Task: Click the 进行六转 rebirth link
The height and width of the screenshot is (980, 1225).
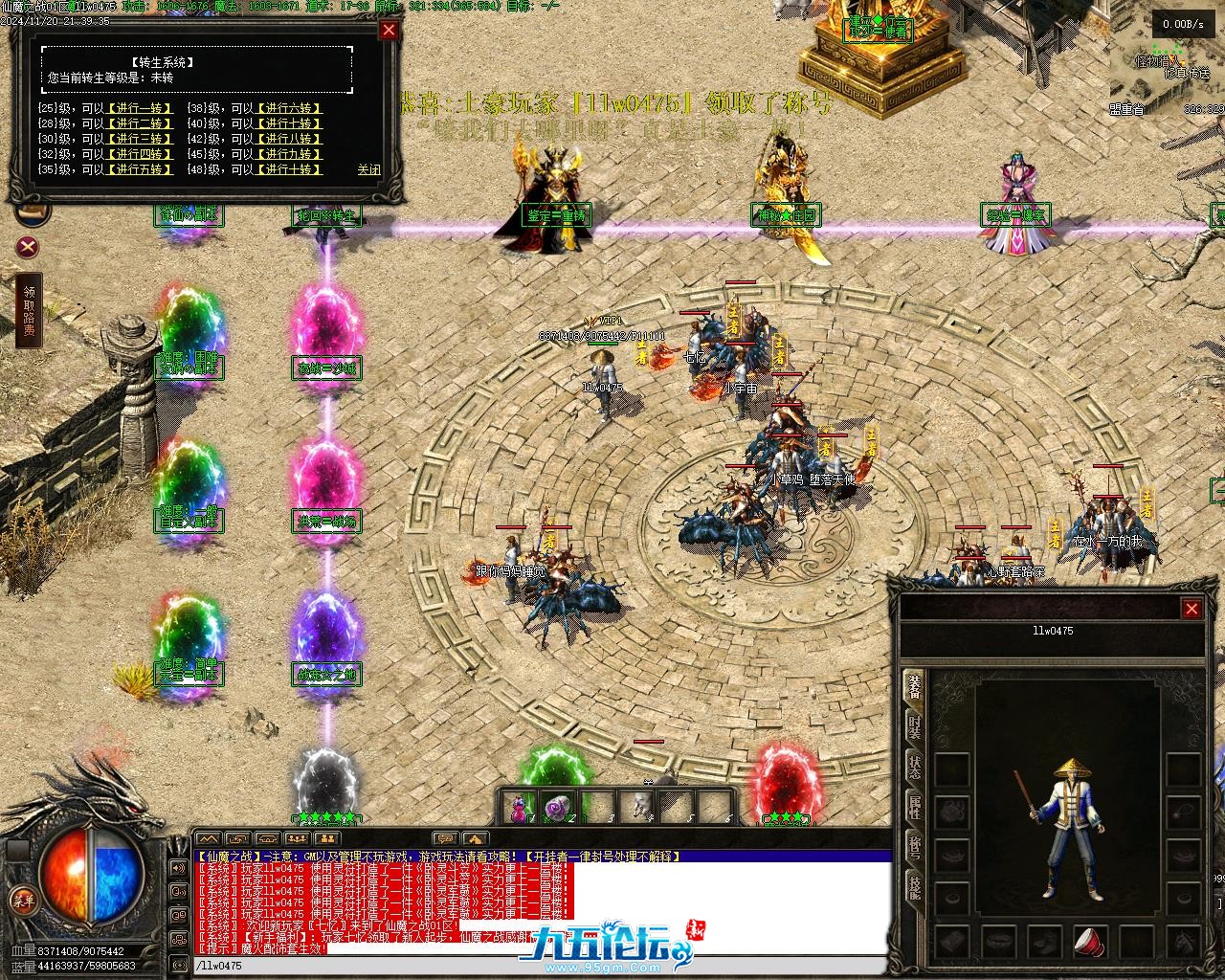Action: [290, 108]
